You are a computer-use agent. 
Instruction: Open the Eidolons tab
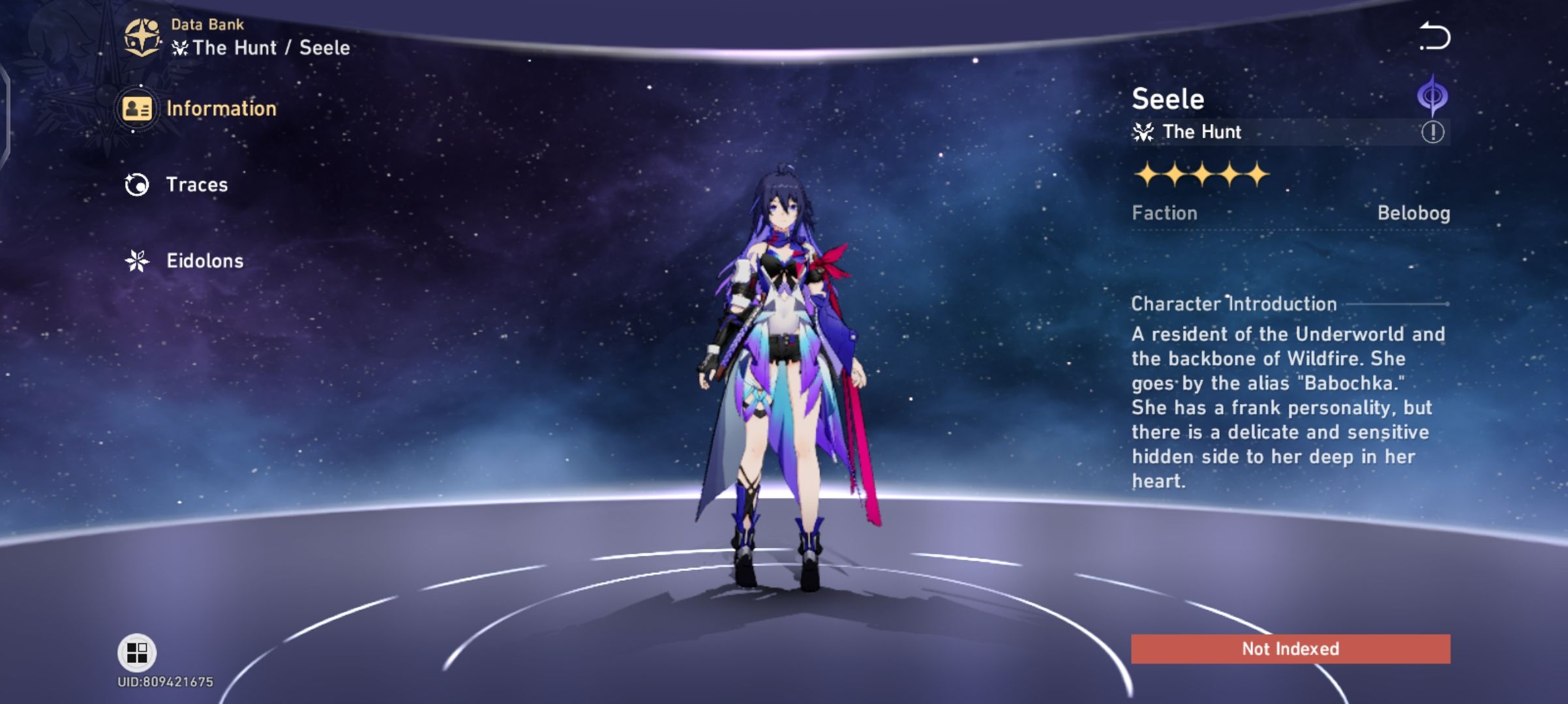pos(204,260)
